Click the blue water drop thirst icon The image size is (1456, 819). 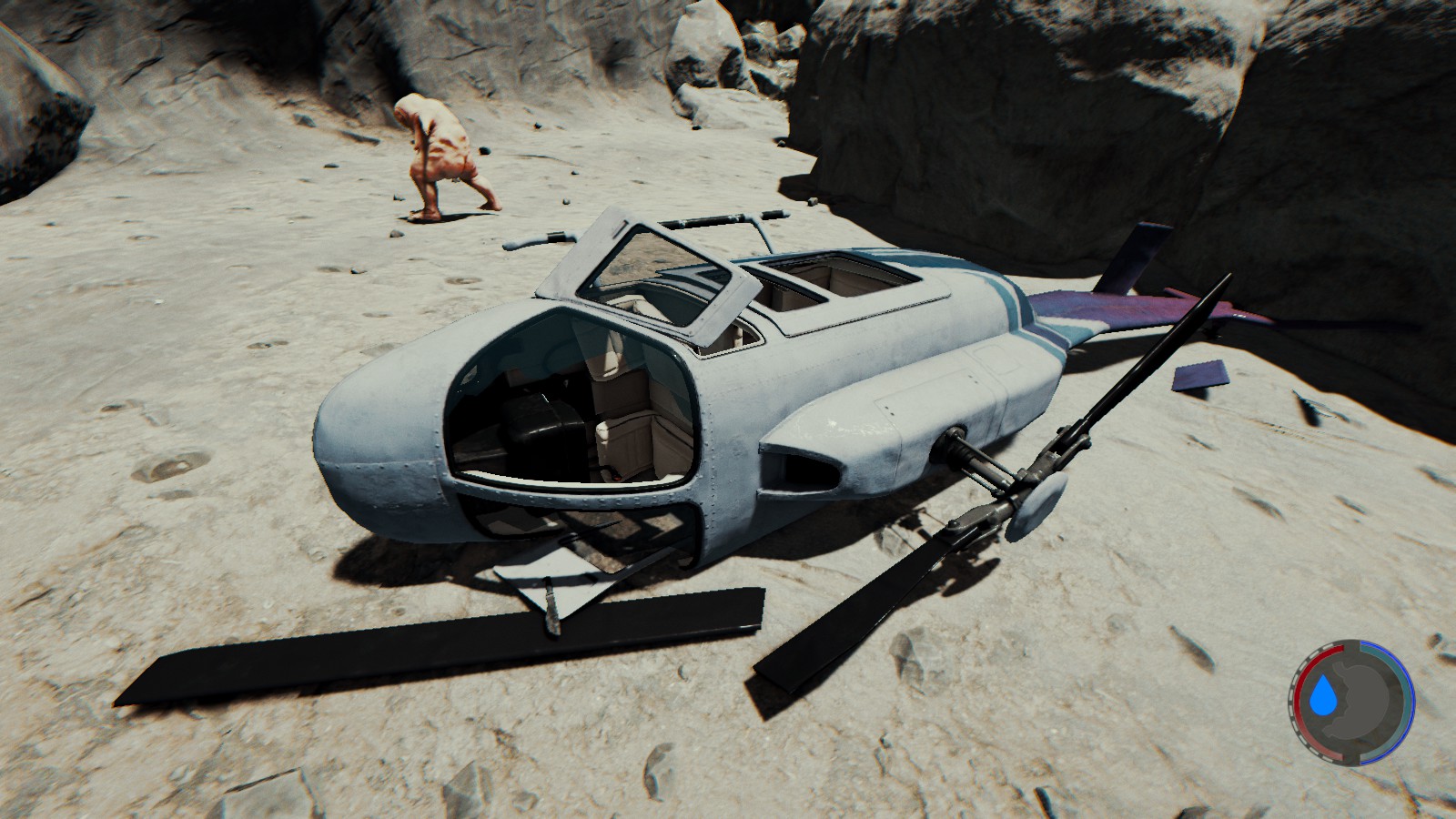point(1323,699)
